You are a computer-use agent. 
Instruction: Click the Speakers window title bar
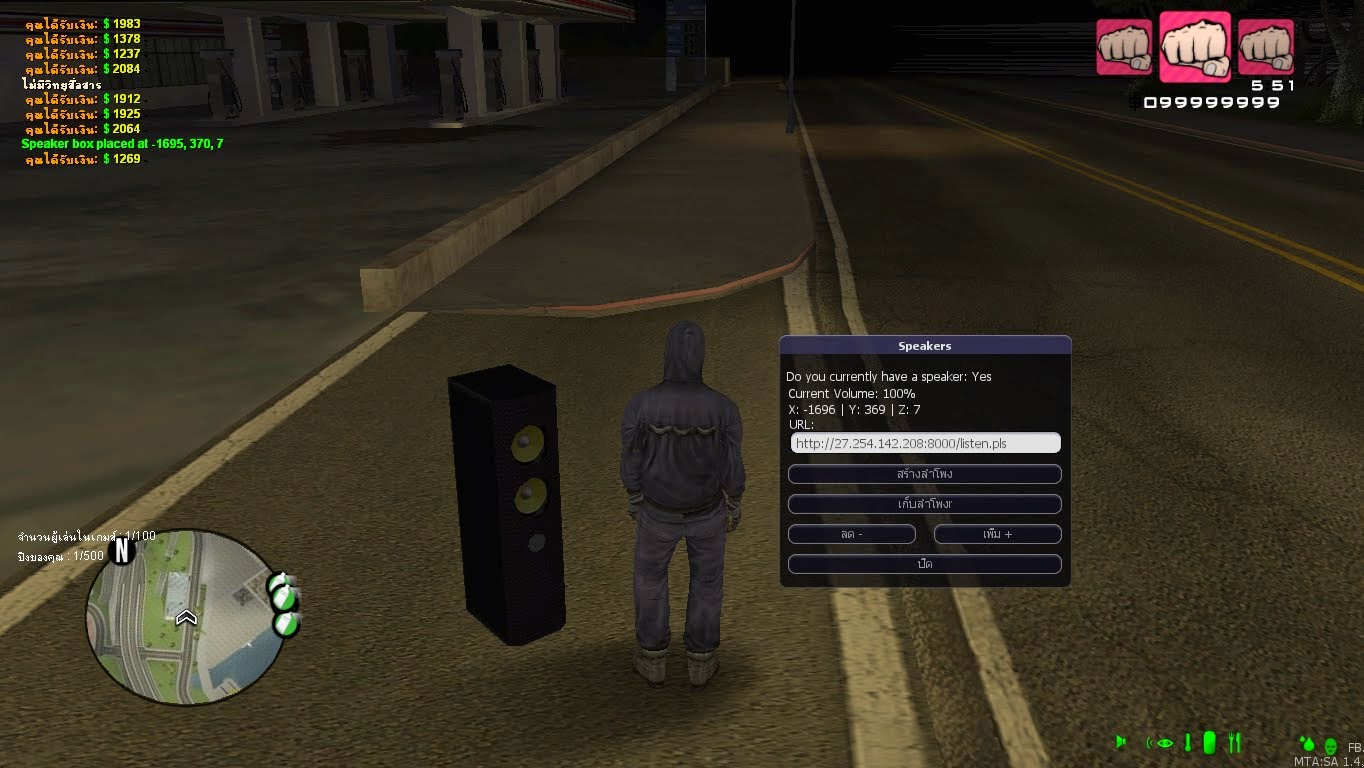923,345
